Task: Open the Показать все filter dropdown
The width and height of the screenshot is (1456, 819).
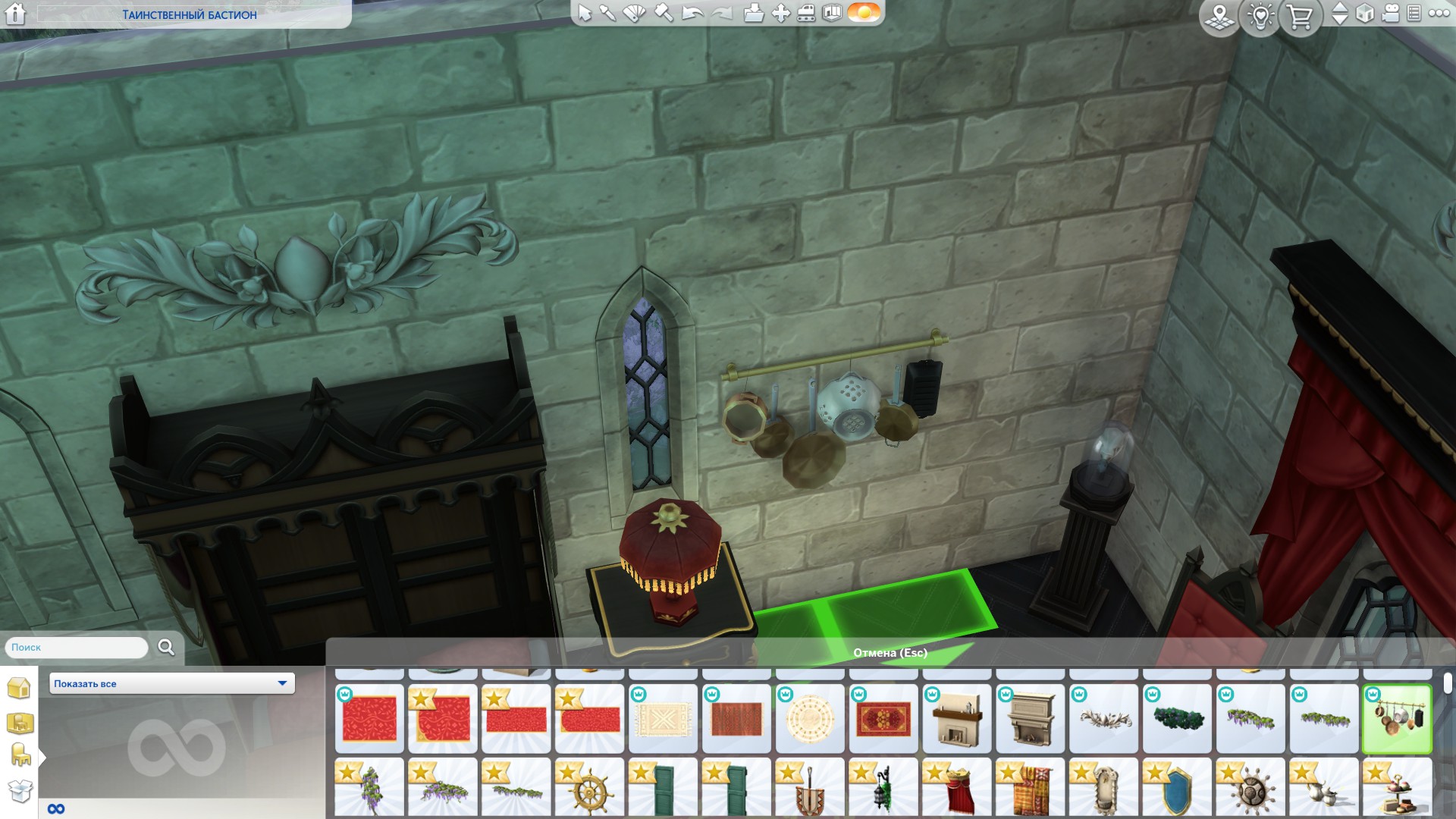Action: coord(172,683)
